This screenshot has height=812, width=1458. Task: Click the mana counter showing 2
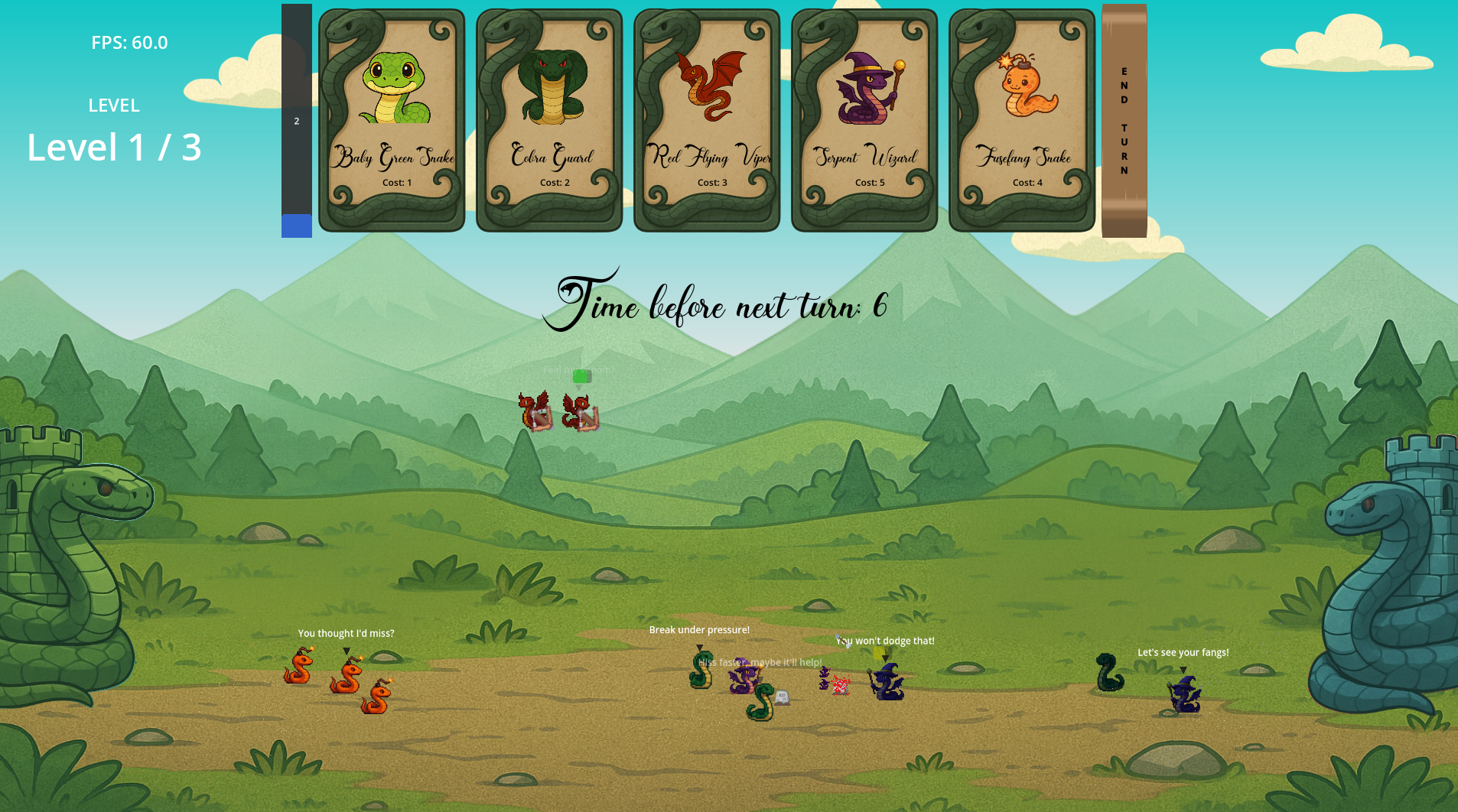297,121
